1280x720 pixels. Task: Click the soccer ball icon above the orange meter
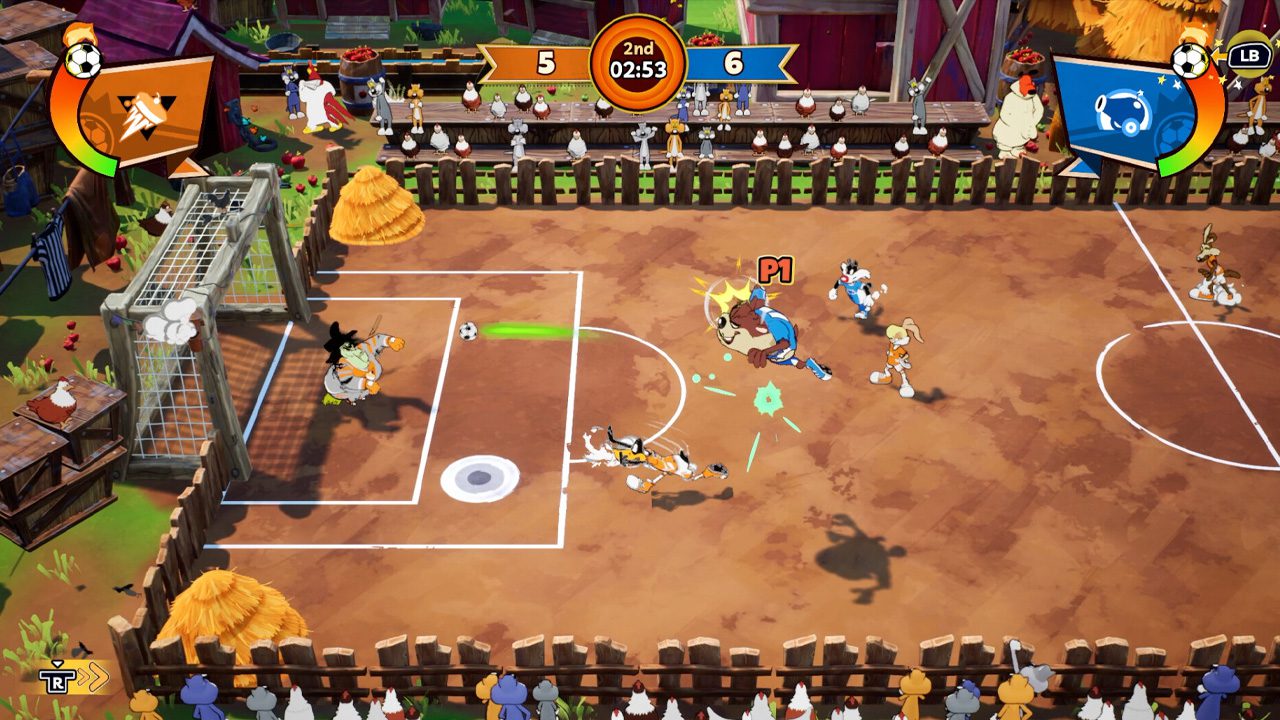point(83,61)
